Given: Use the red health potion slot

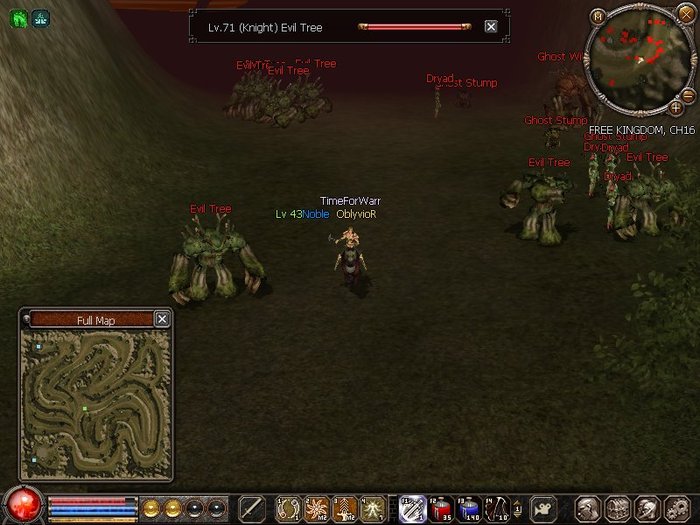Looking at the screenshot, I should [441, 508].
